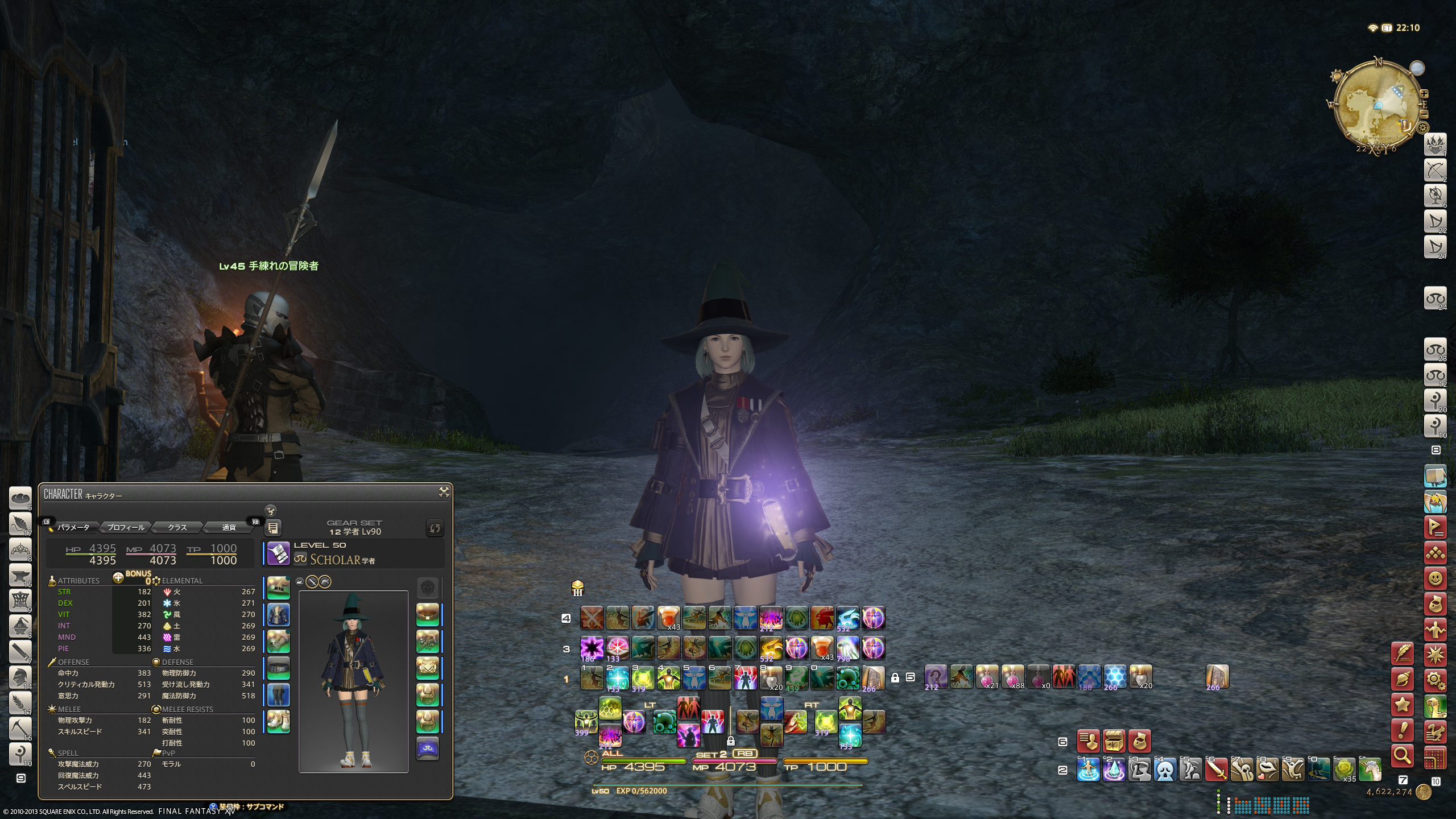Open the gear set list button
The width and height of the screenshot is (1456, 819).
[273, 528]
